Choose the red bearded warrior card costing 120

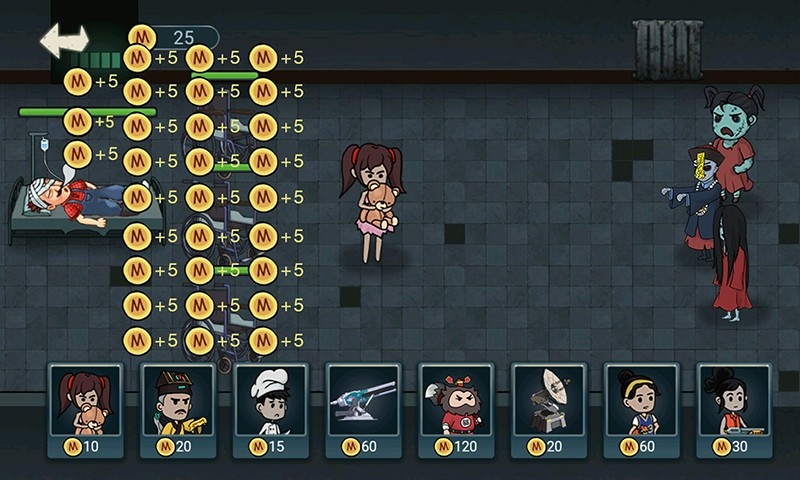point(456,410)
